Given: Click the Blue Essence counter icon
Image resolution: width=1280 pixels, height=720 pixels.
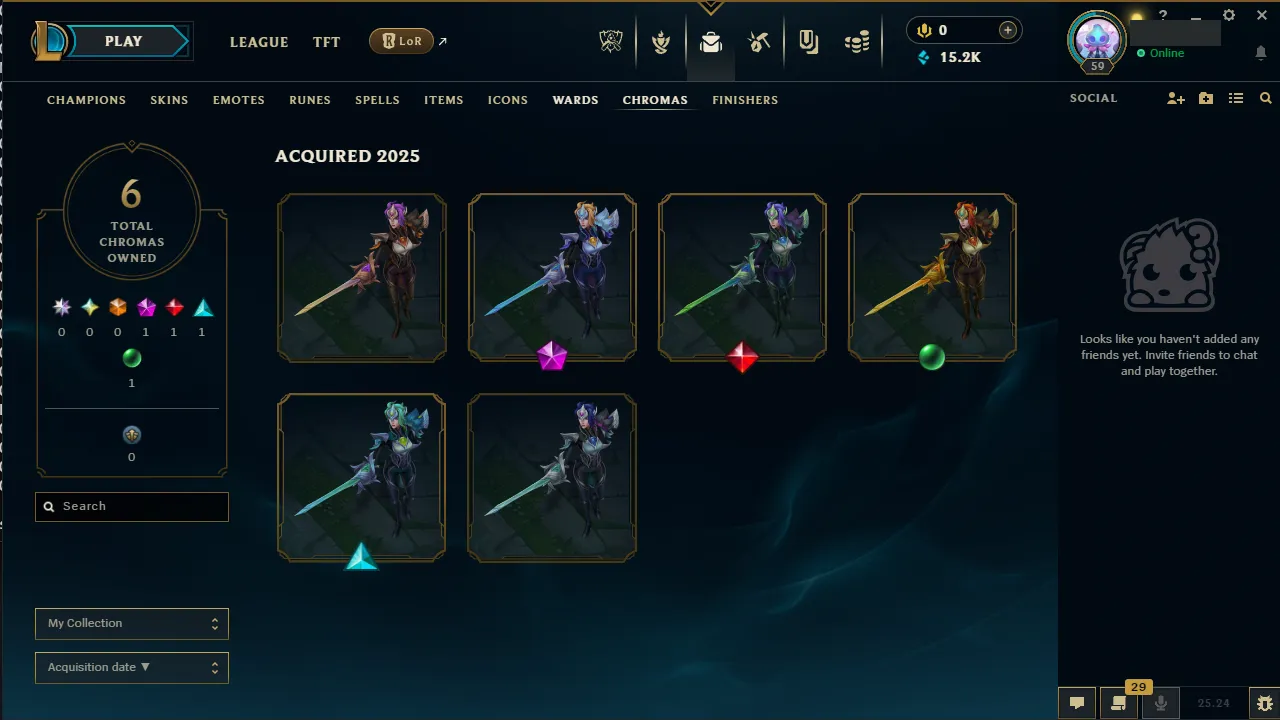Looking at the screenshot, I should pos(922,57).
